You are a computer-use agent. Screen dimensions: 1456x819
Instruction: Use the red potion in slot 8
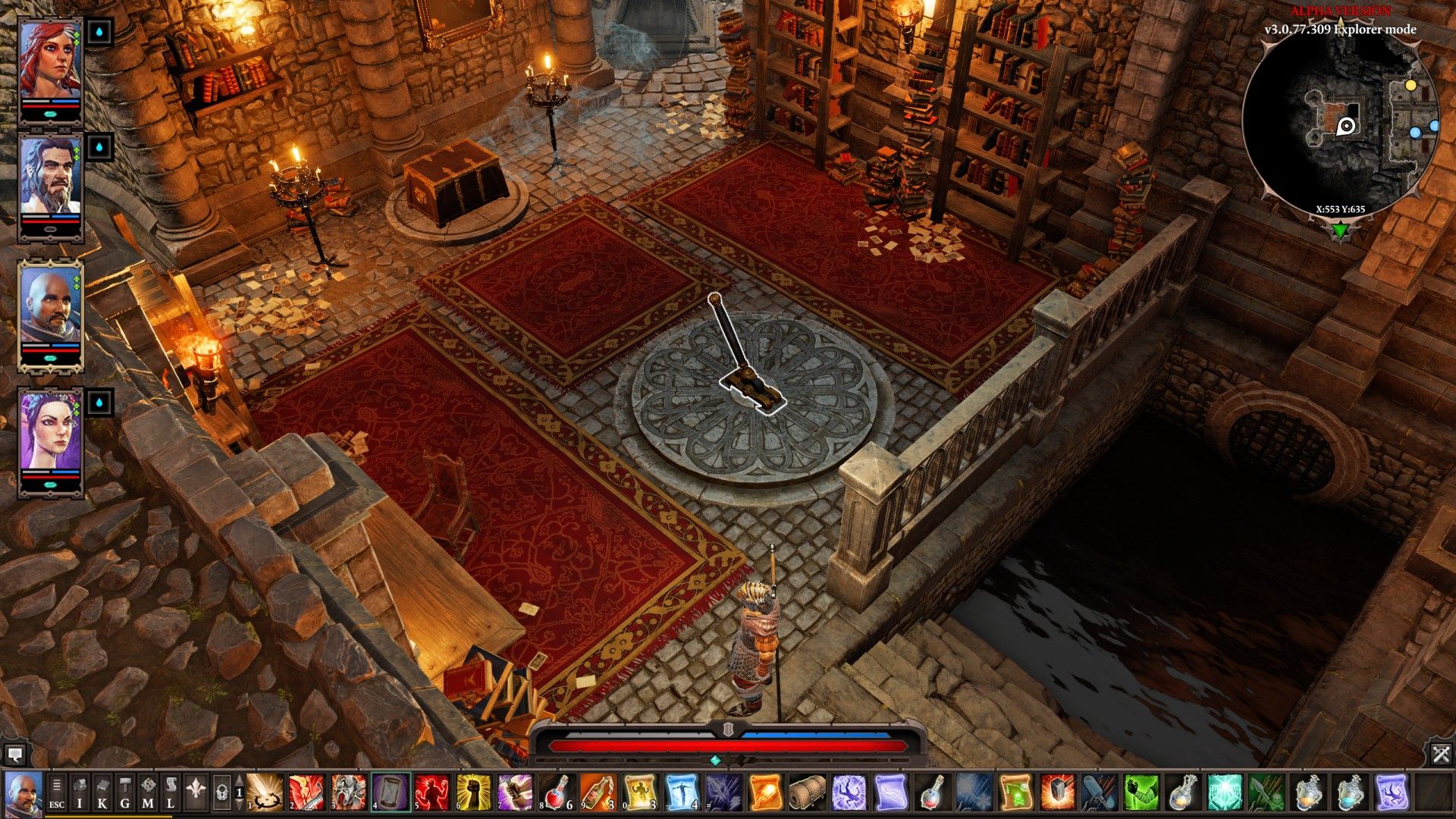click(x=558, y=792)
